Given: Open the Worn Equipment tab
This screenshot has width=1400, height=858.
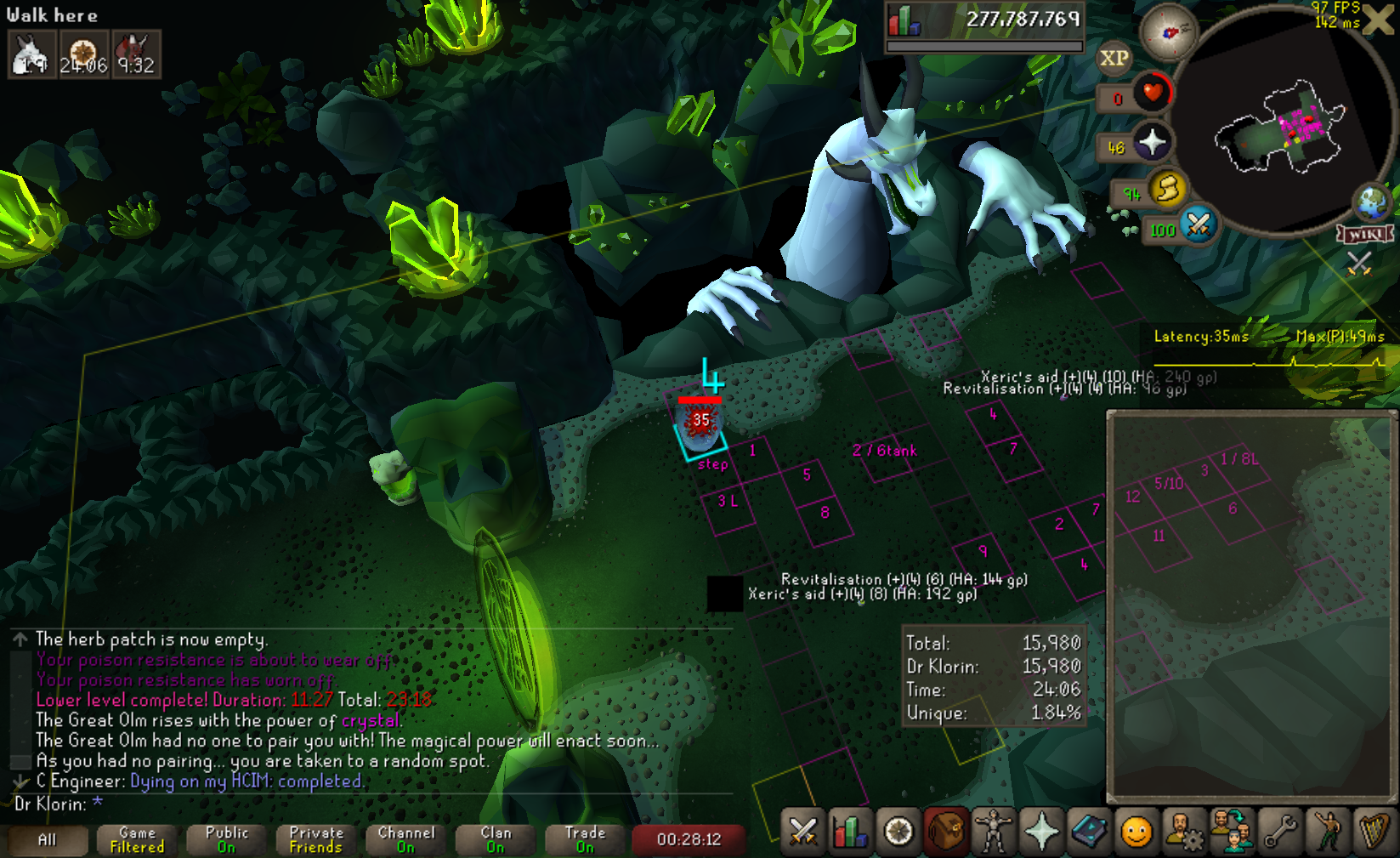Looking at the screenshot, I should [x=993, y=832].
